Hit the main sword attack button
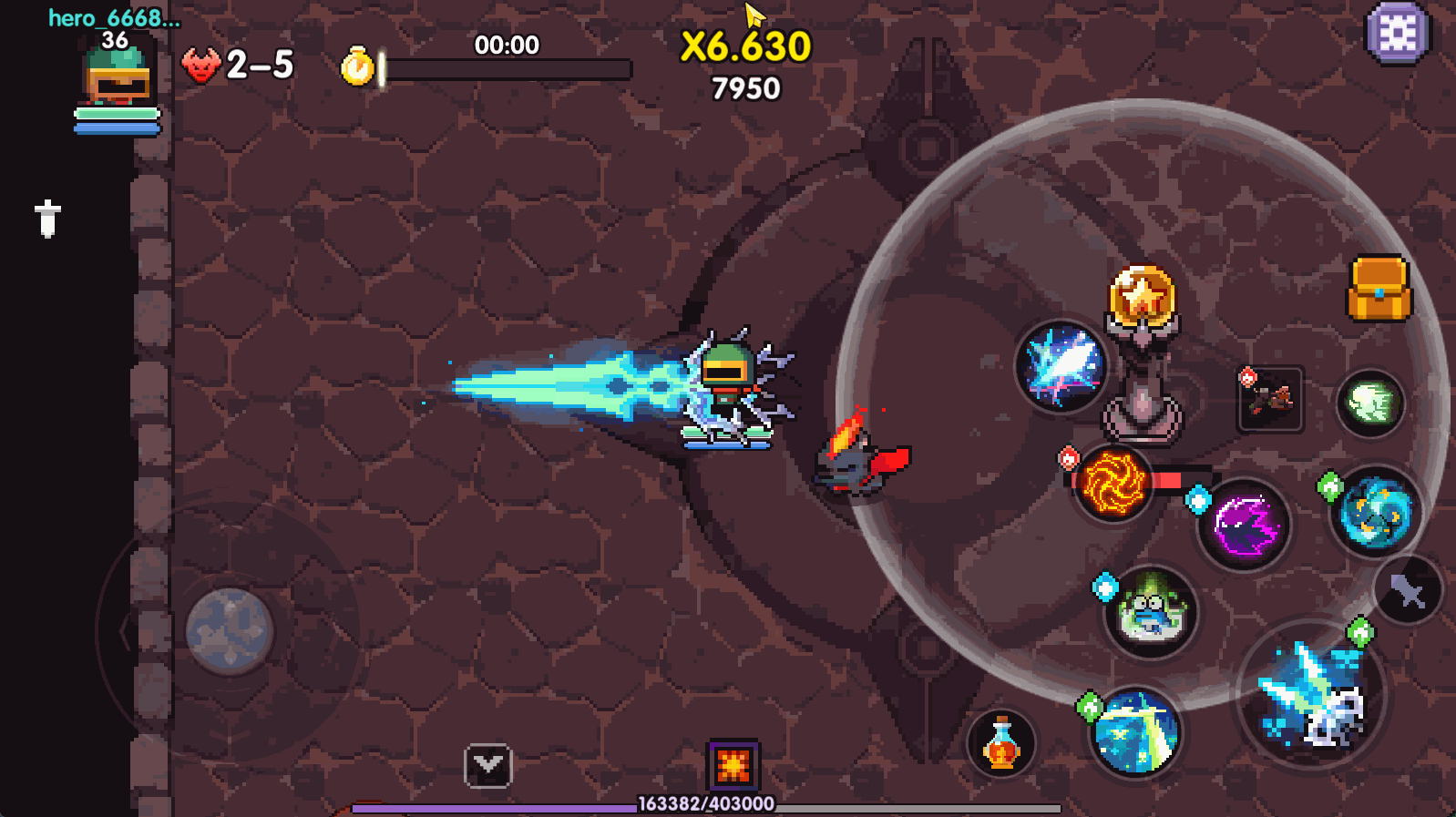The width and height of the screenshot is (1456, 817). [1311, 695]
